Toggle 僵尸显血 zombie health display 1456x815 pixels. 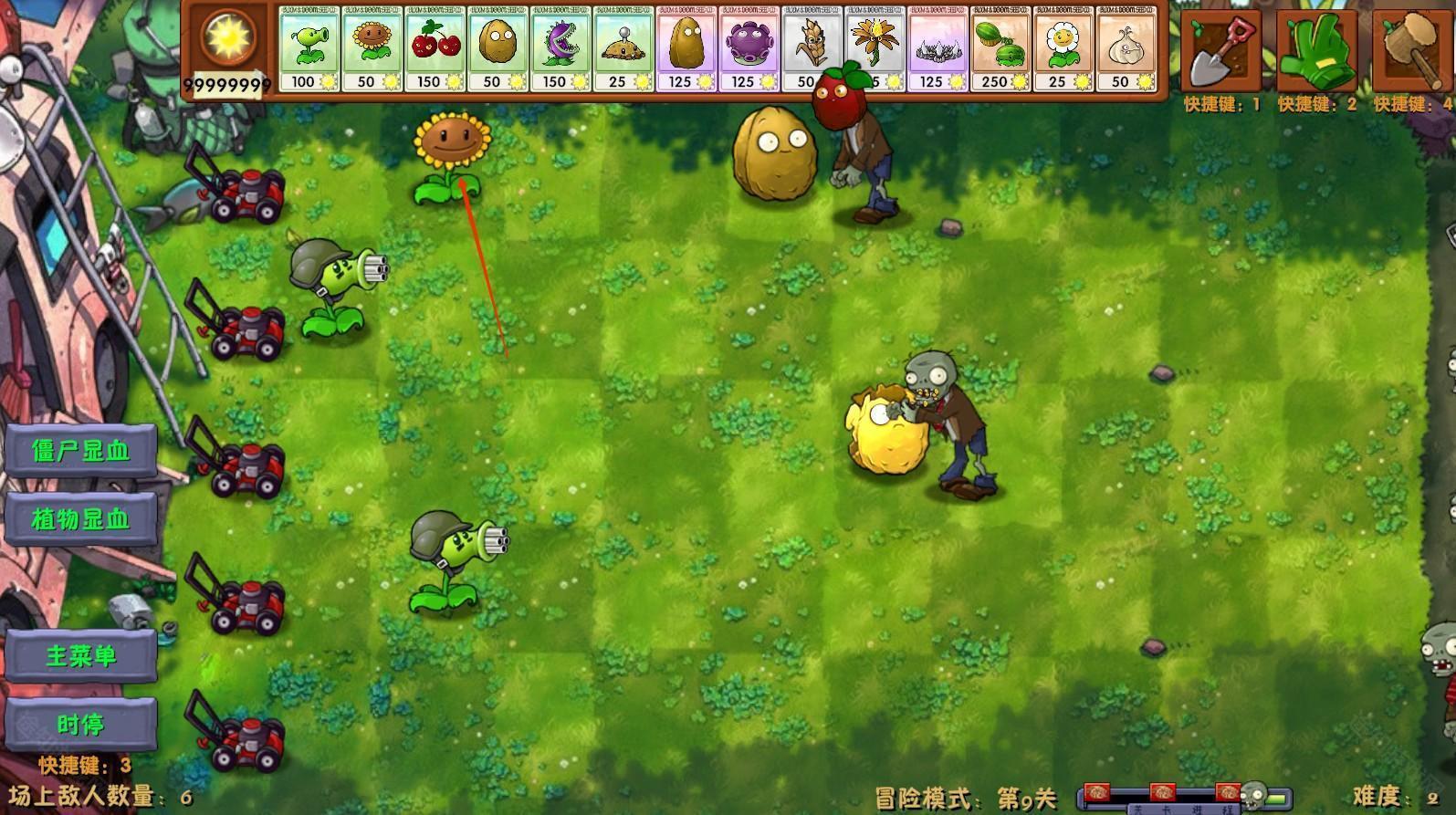(x=80, y=450)
